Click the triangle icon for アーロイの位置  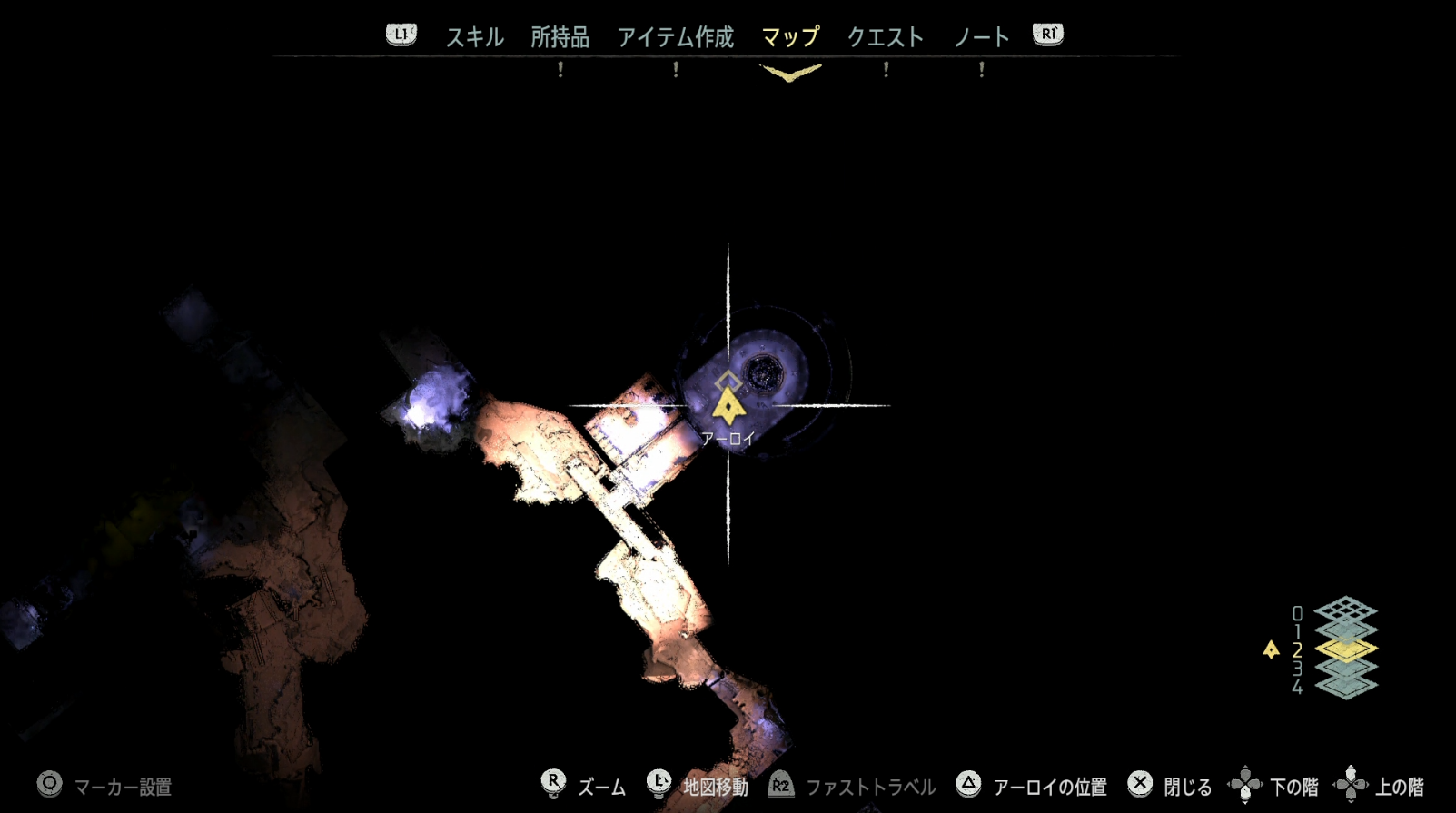point(967,783)
